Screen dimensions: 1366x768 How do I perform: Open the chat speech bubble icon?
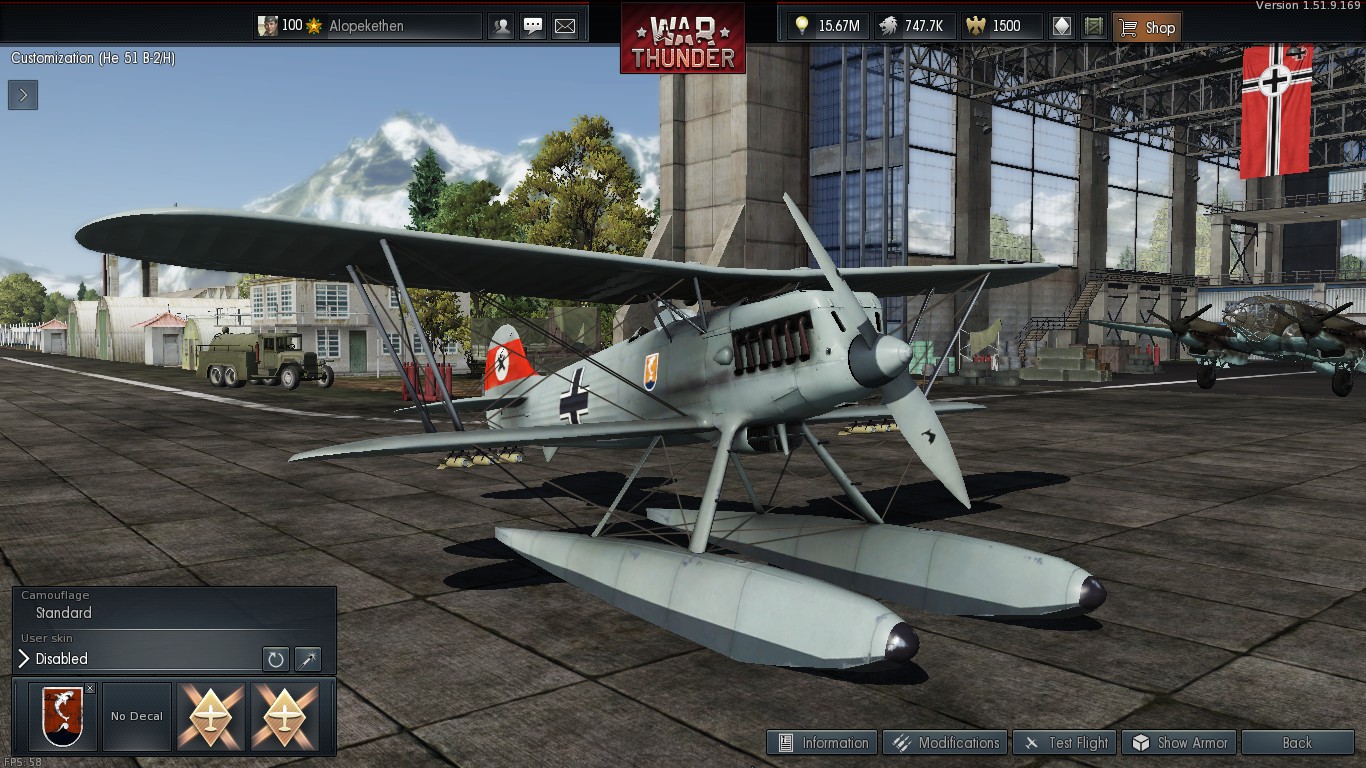coord(533,26)
